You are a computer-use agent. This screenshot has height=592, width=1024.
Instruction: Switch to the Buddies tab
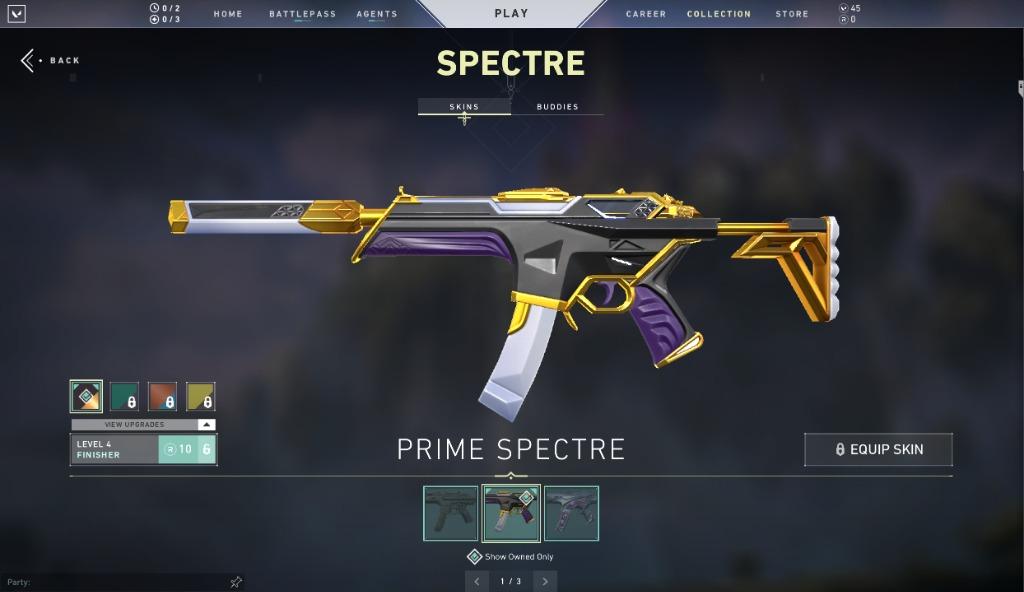557,107
